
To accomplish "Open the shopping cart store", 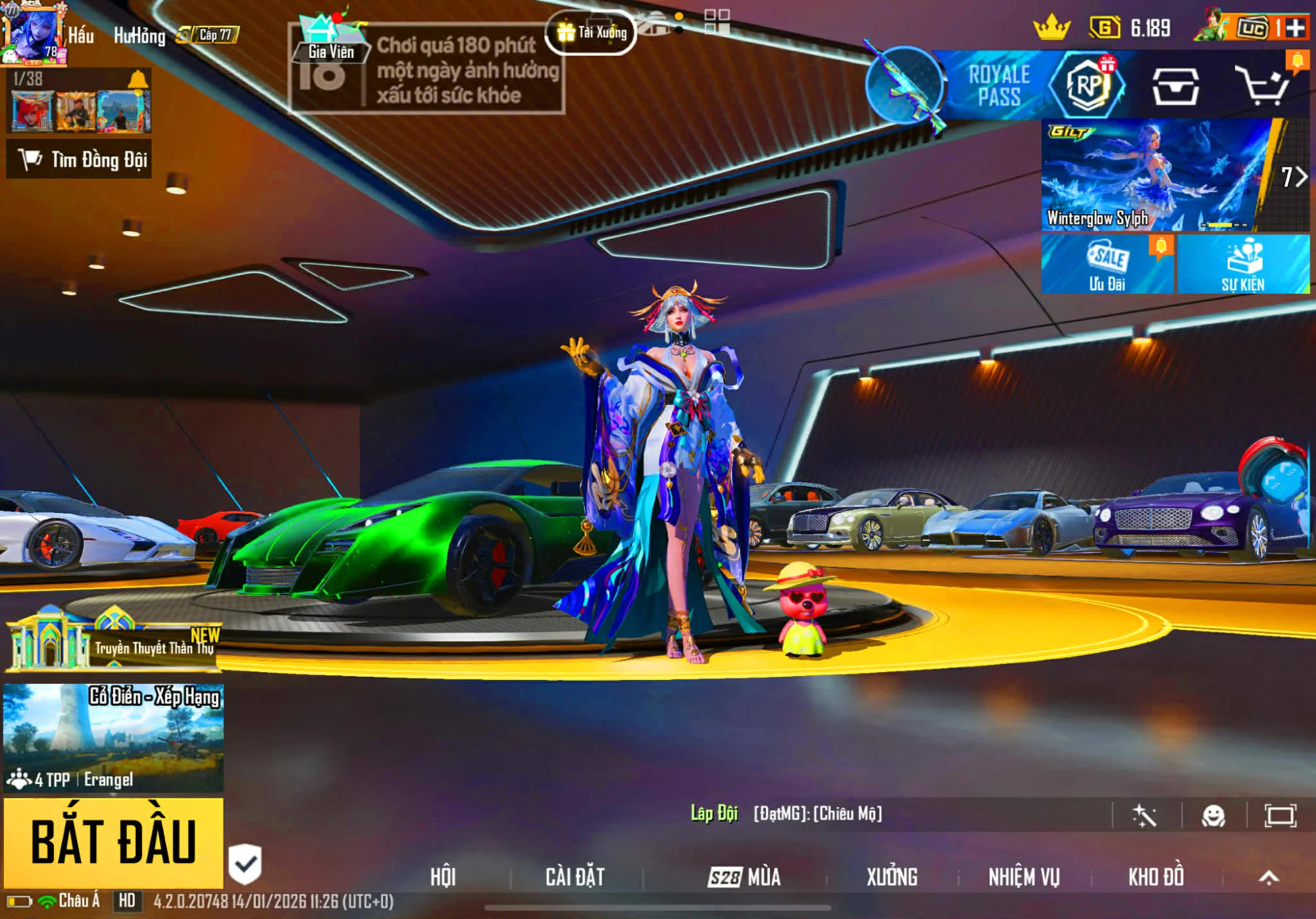I will [x=1262, y=86].
